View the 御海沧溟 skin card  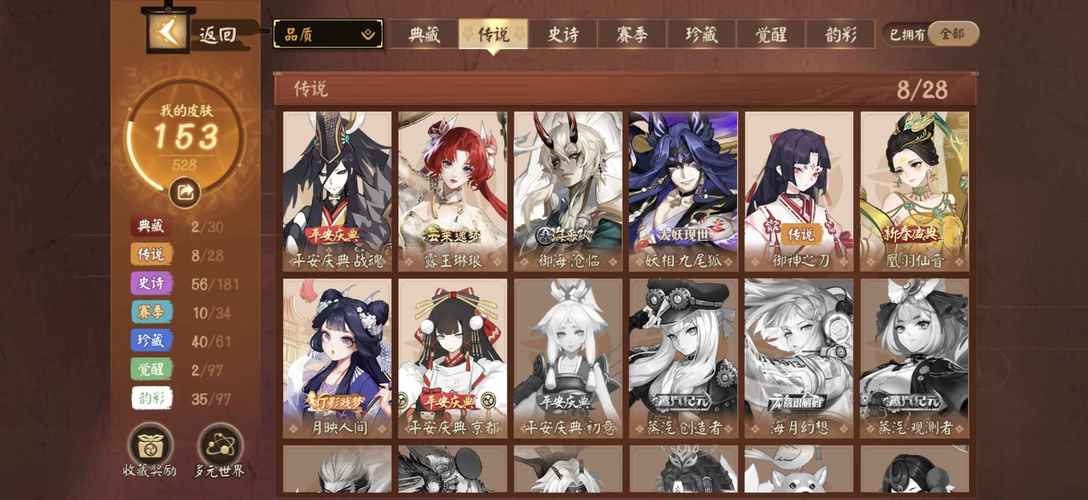pos(568,191)
